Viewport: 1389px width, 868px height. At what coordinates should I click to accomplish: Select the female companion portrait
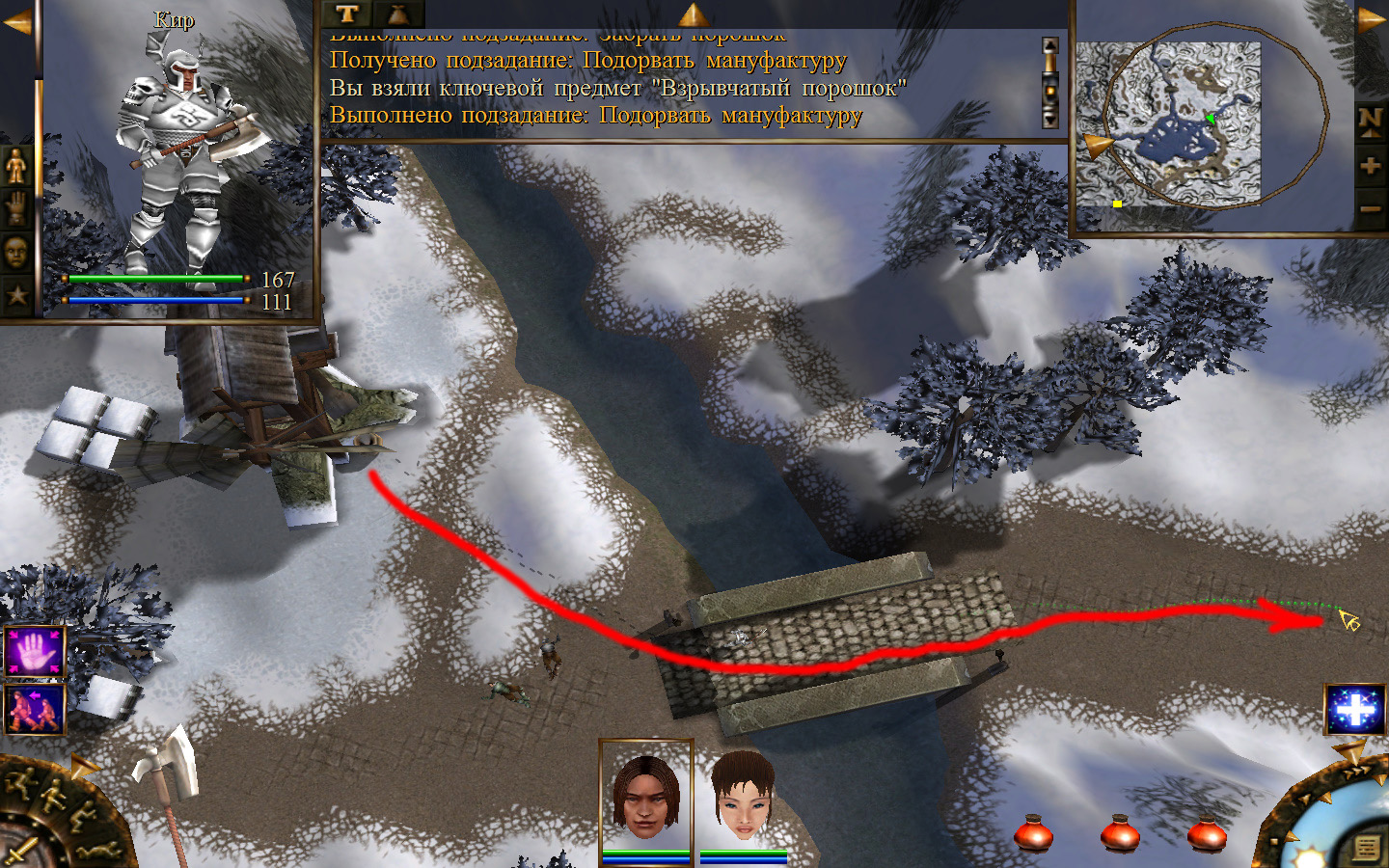coord(743,797)
